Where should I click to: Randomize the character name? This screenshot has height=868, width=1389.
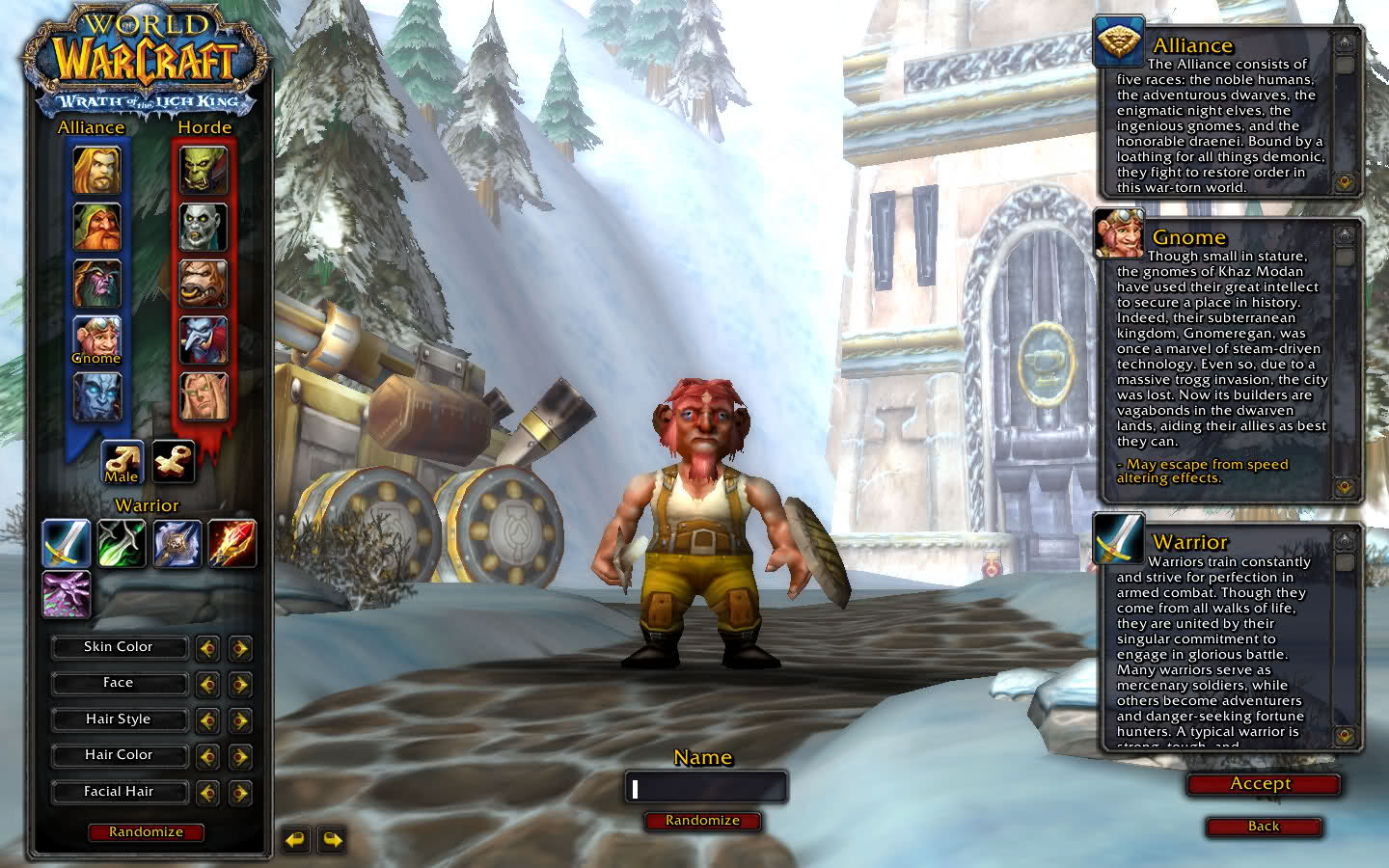702,821
